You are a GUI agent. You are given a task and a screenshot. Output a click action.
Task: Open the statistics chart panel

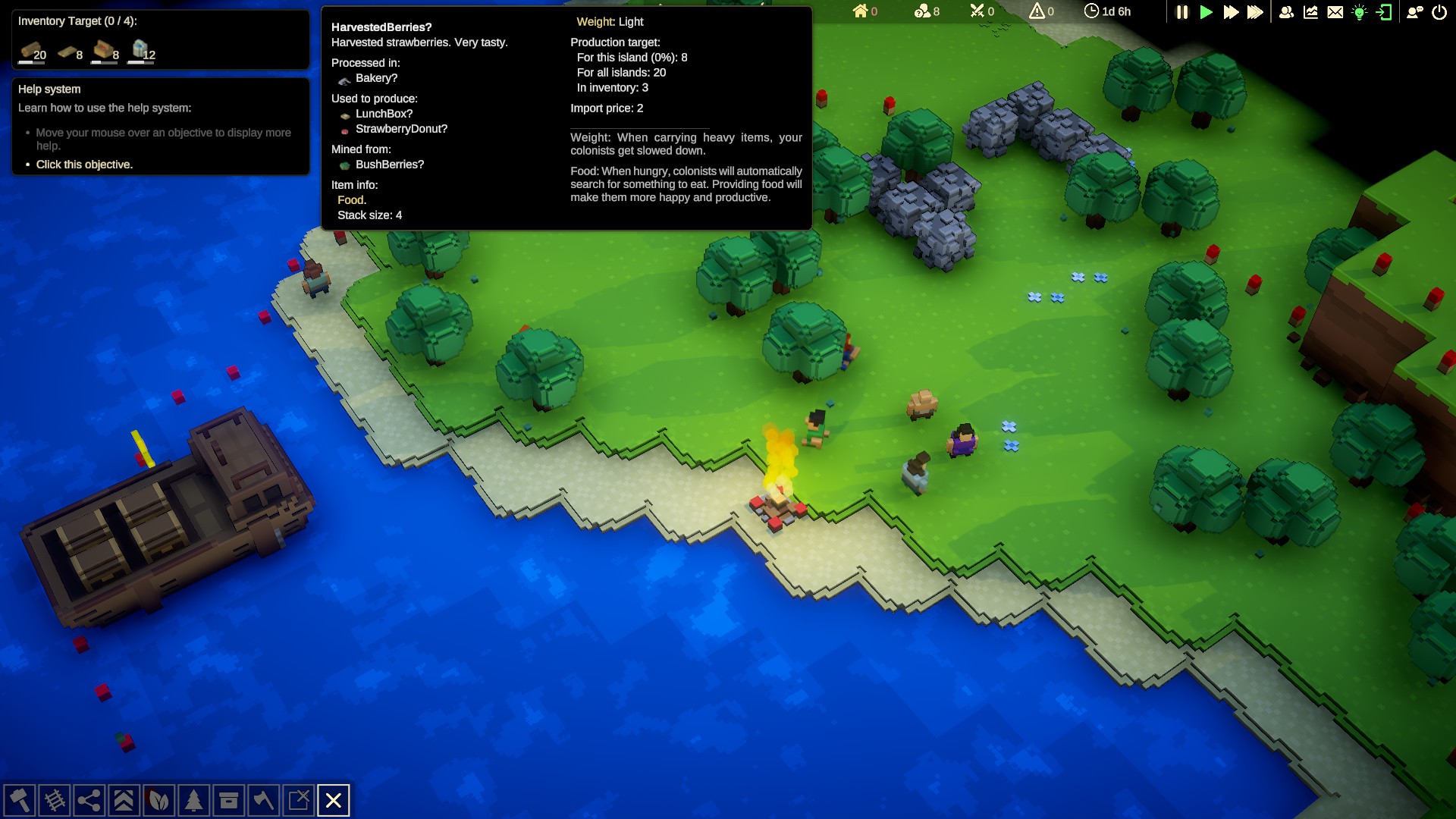tap(1310, 12)
